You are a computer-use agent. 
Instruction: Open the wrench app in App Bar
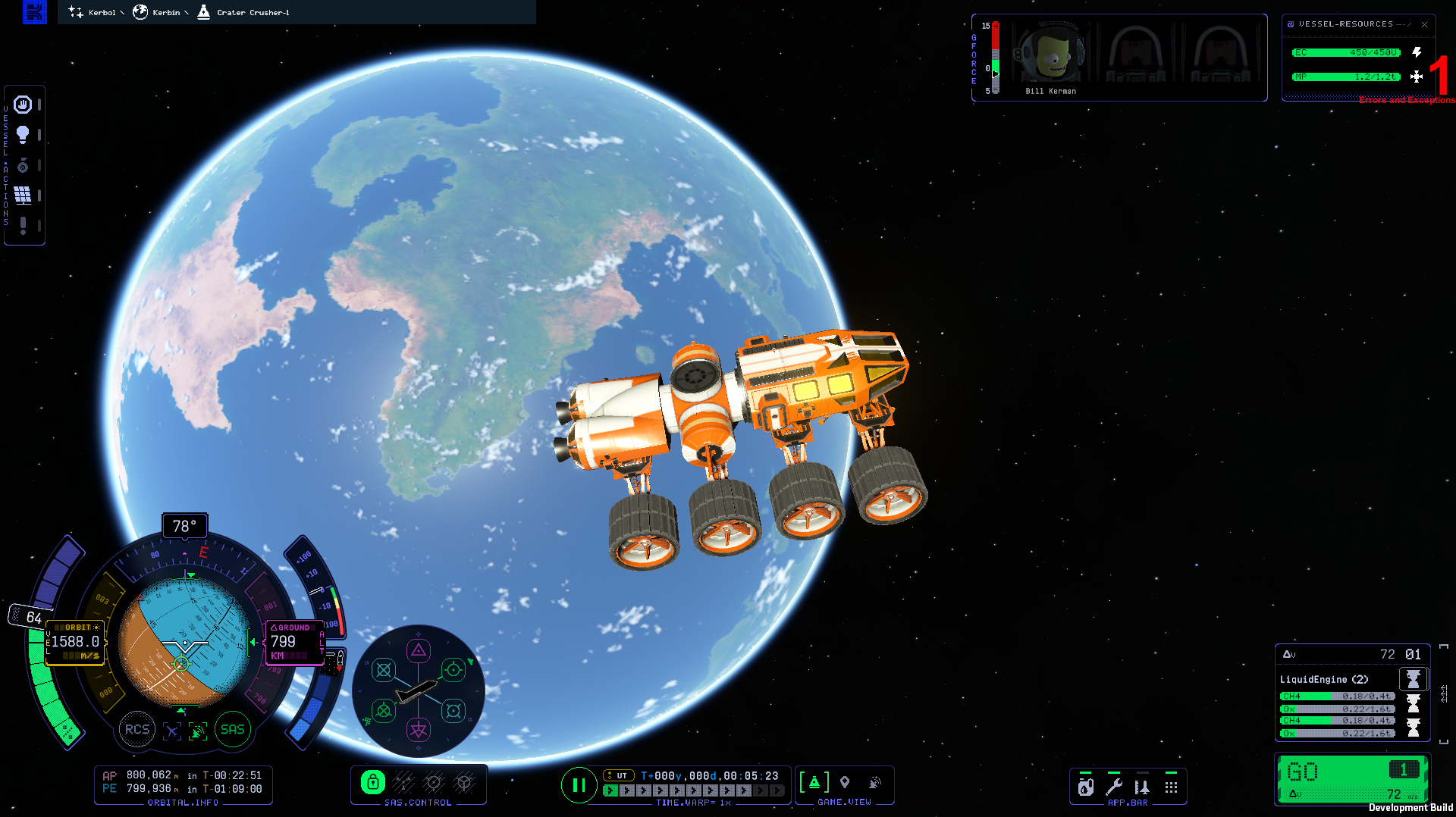tap(1114, 787)
